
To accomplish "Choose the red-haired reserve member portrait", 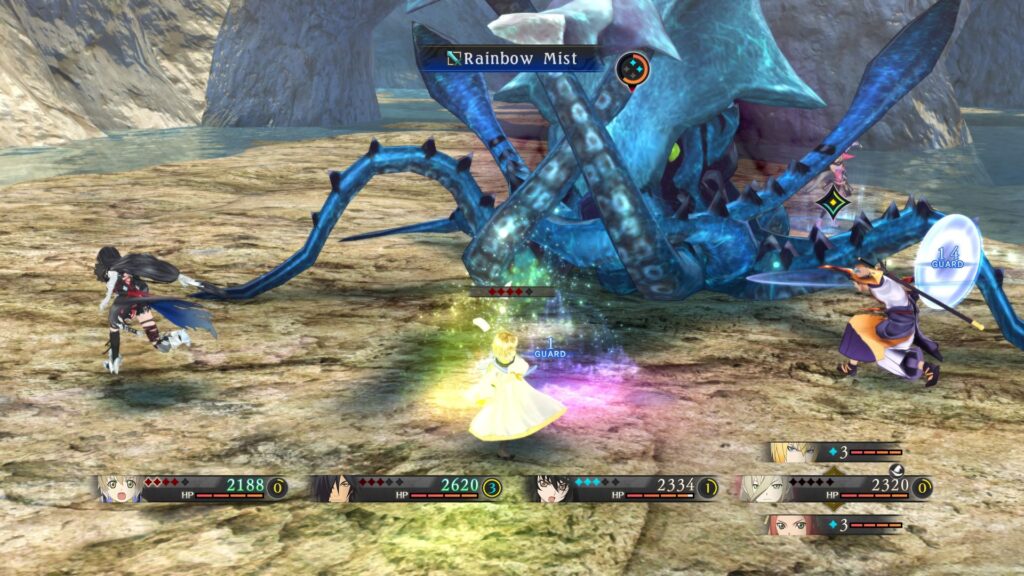I will 789,525.
